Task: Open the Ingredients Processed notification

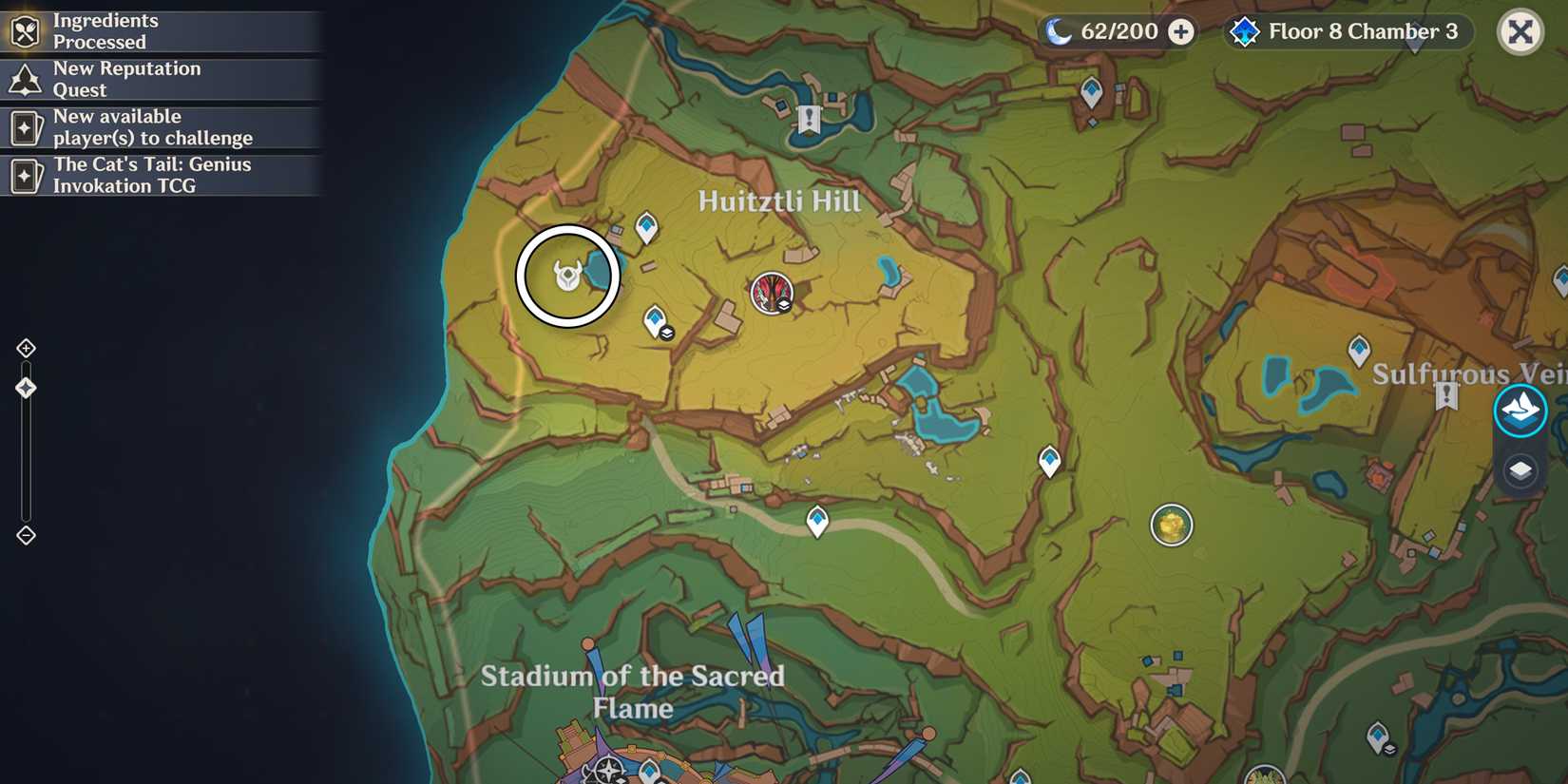Action: point(162,31)
